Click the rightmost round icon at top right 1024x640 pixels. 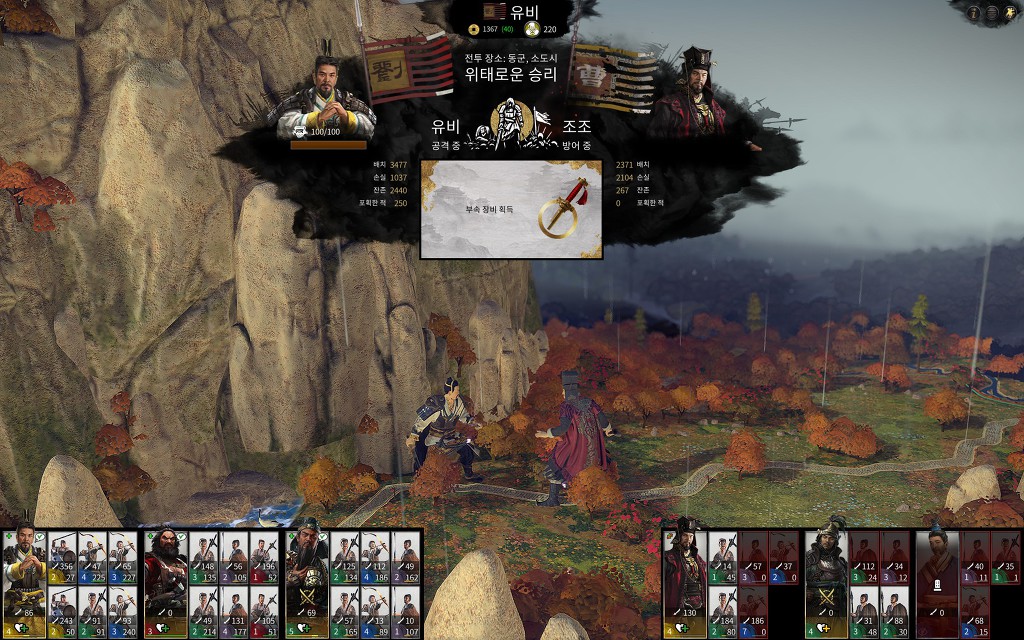pos(1011,13)
